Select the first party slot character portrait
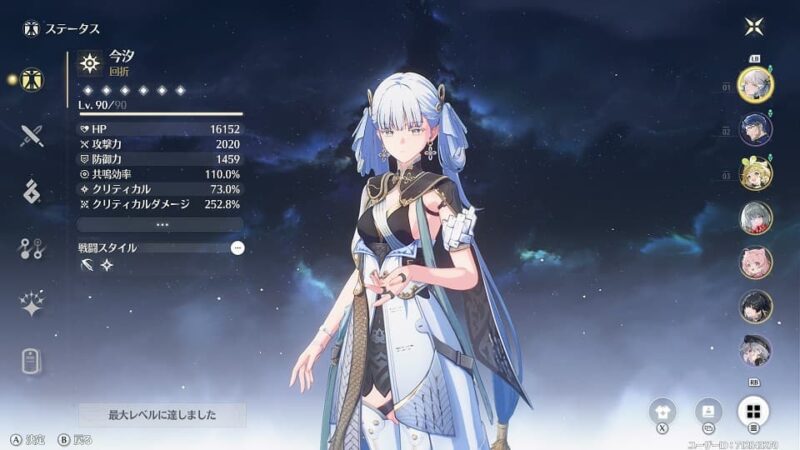 click(755, 83)
